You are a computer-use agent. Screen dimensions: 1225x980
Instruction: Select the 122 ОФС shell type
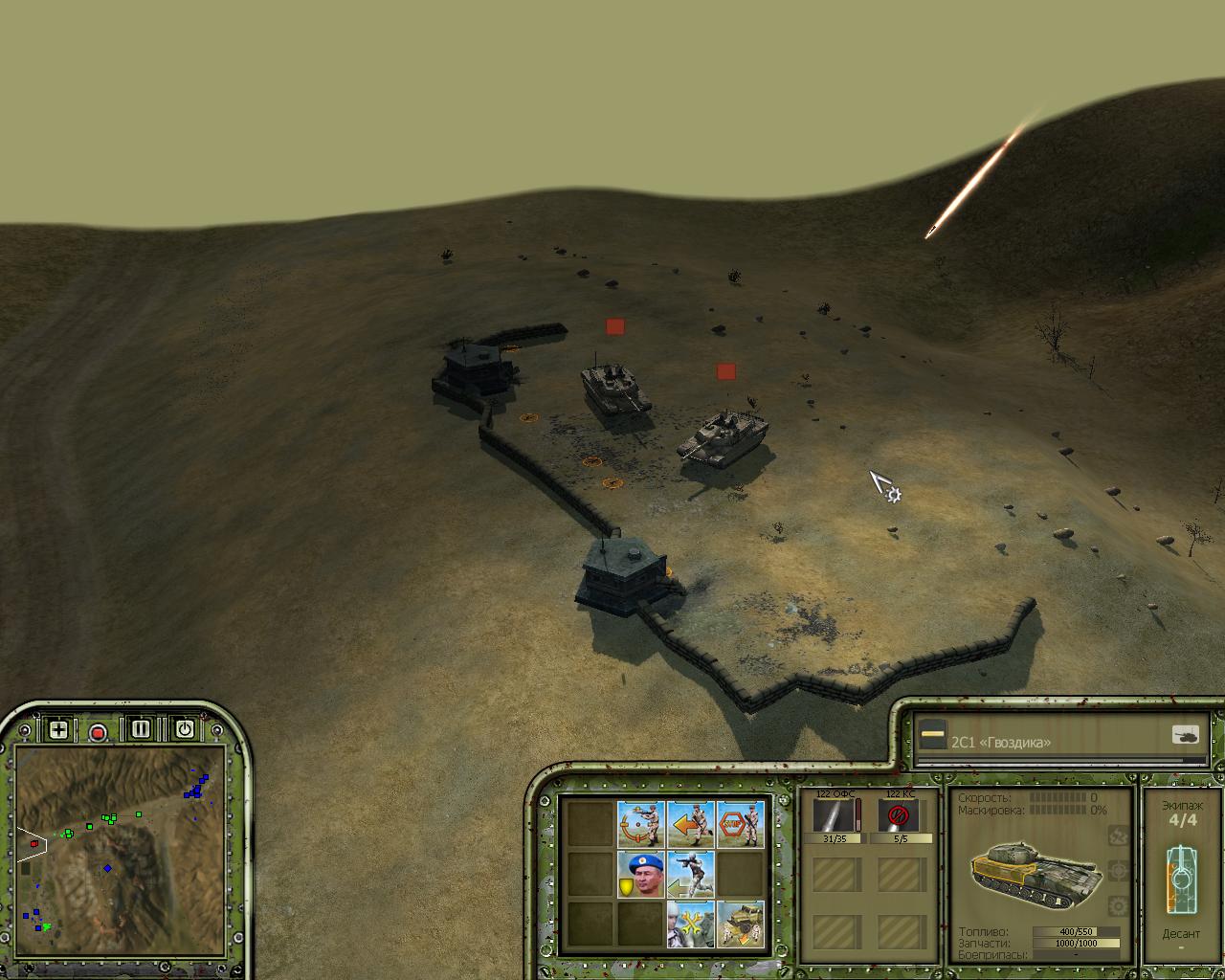click(x=836, y=817)
